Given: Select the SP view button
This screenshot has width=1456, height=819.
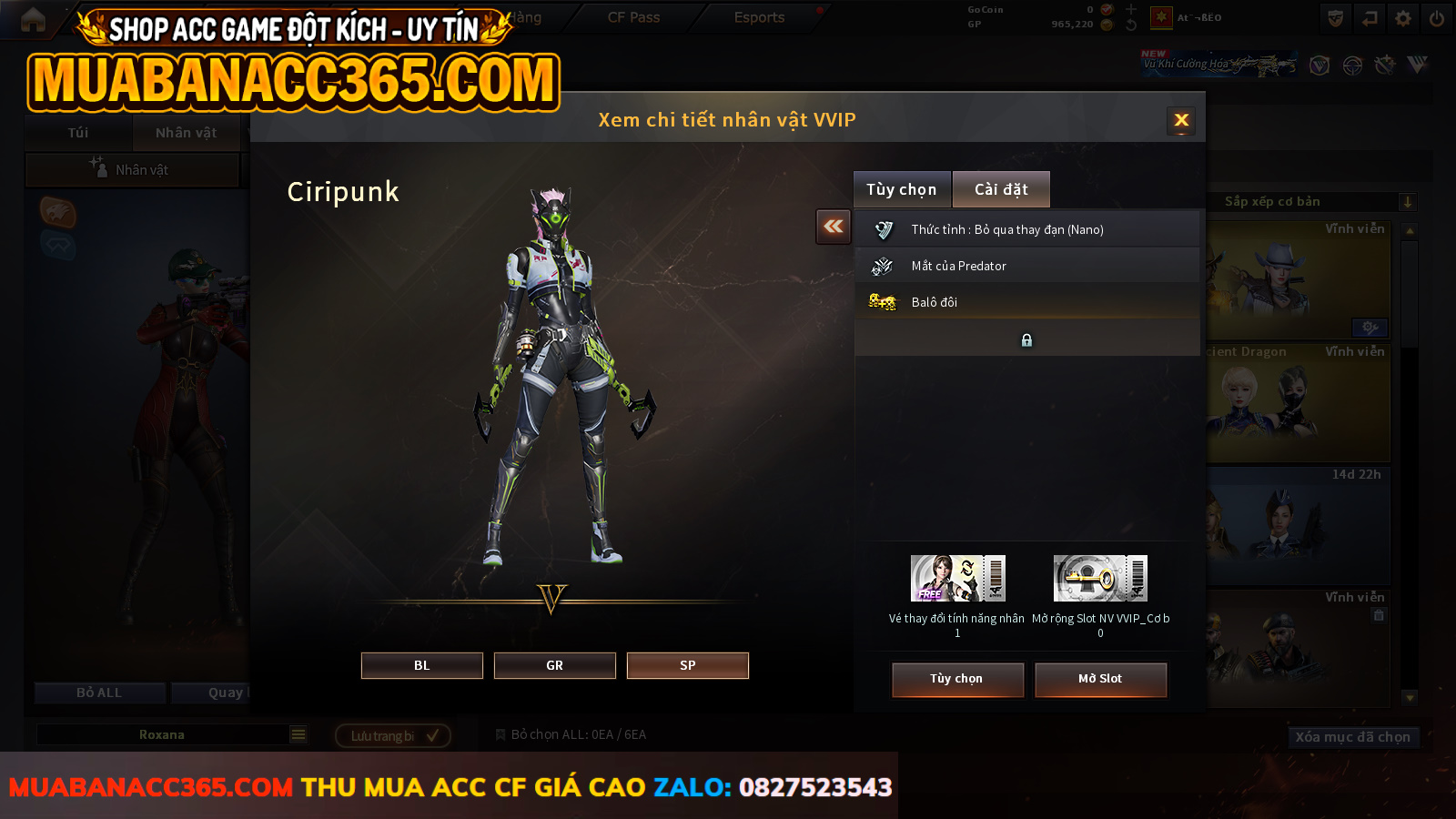Looking at the screenshot, I should coord(687,665).
